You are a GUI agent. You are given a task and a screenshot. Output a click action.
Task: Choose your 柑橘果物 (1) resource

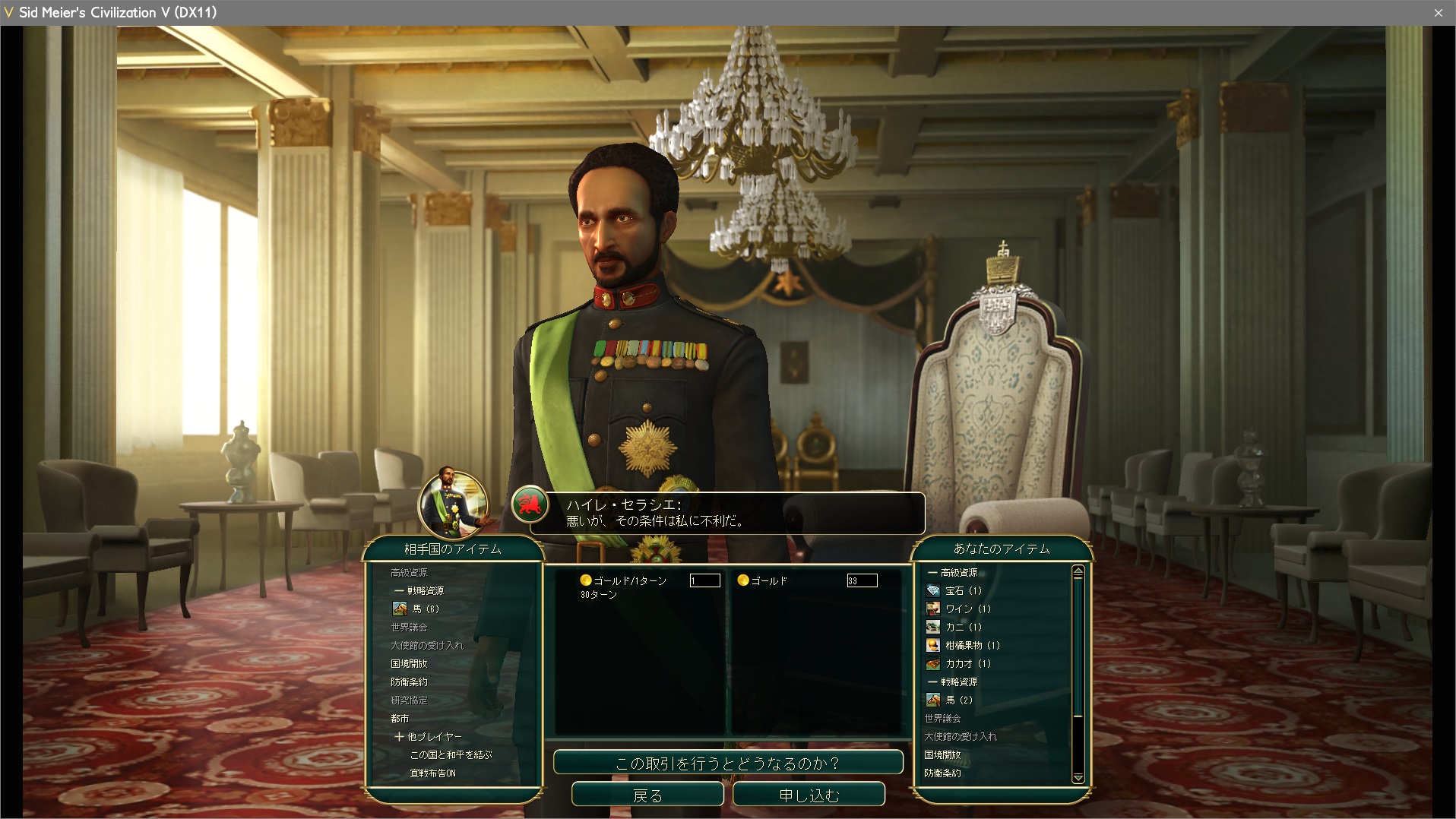pos(971,645)
